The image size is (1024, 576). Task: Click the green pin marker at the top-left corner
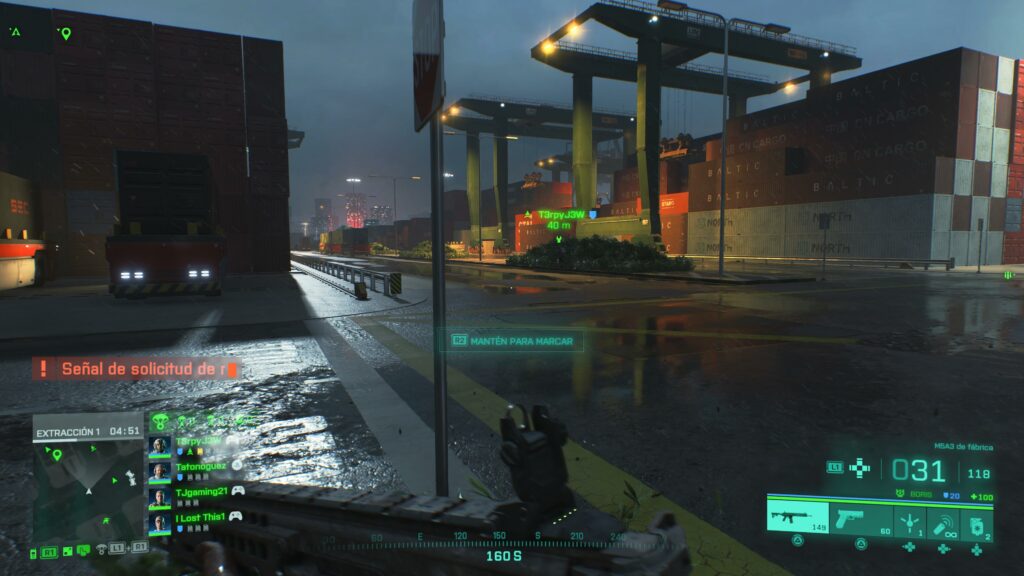[x=66, y=33]
